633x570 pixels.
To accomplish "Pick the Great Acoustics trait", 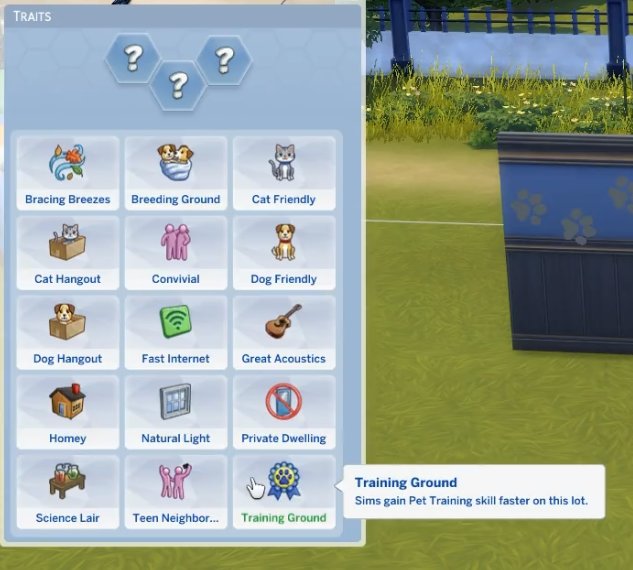I will pyautogui.click(x=283, y=332).
